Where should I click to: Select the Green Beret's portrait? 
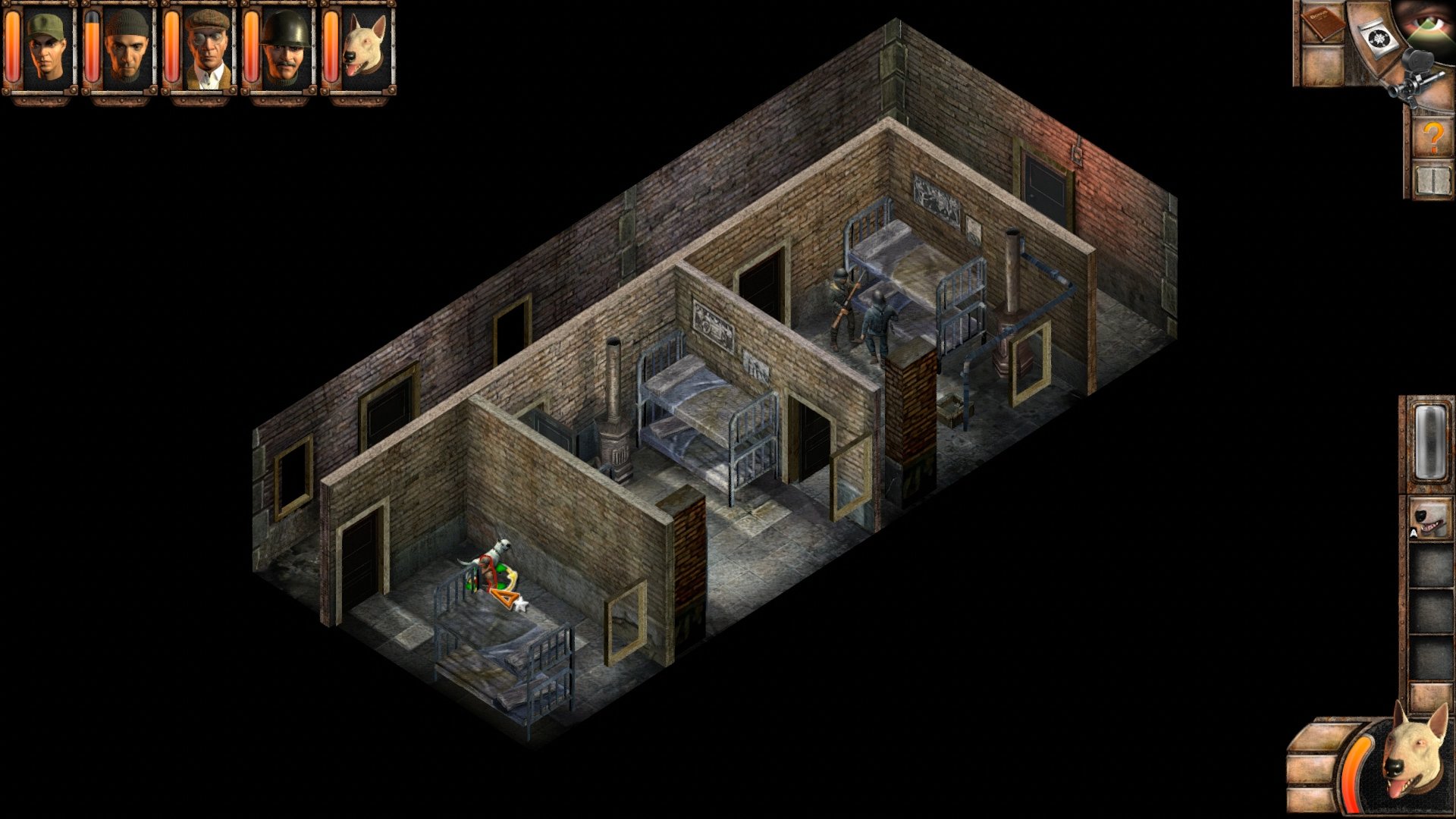(x=47, y=53)
